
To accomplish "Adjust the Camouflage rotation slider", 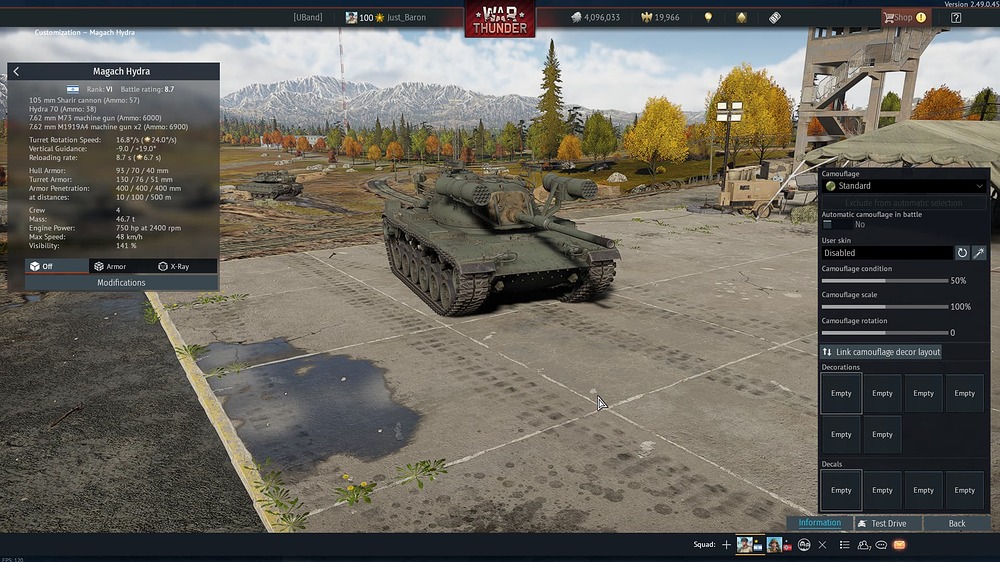I will (x=884, y=333).
